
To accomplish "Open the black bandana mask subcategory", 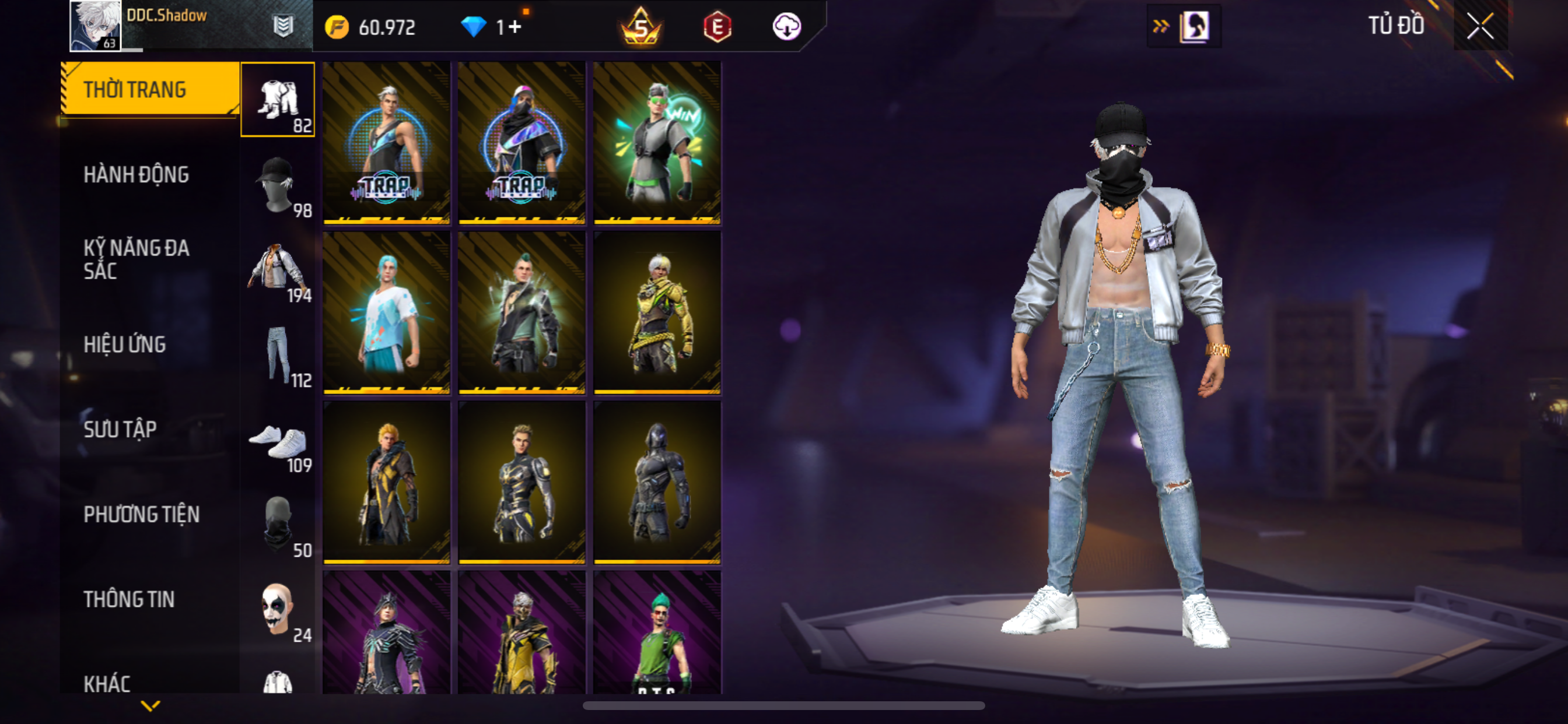I will (278, 525).
